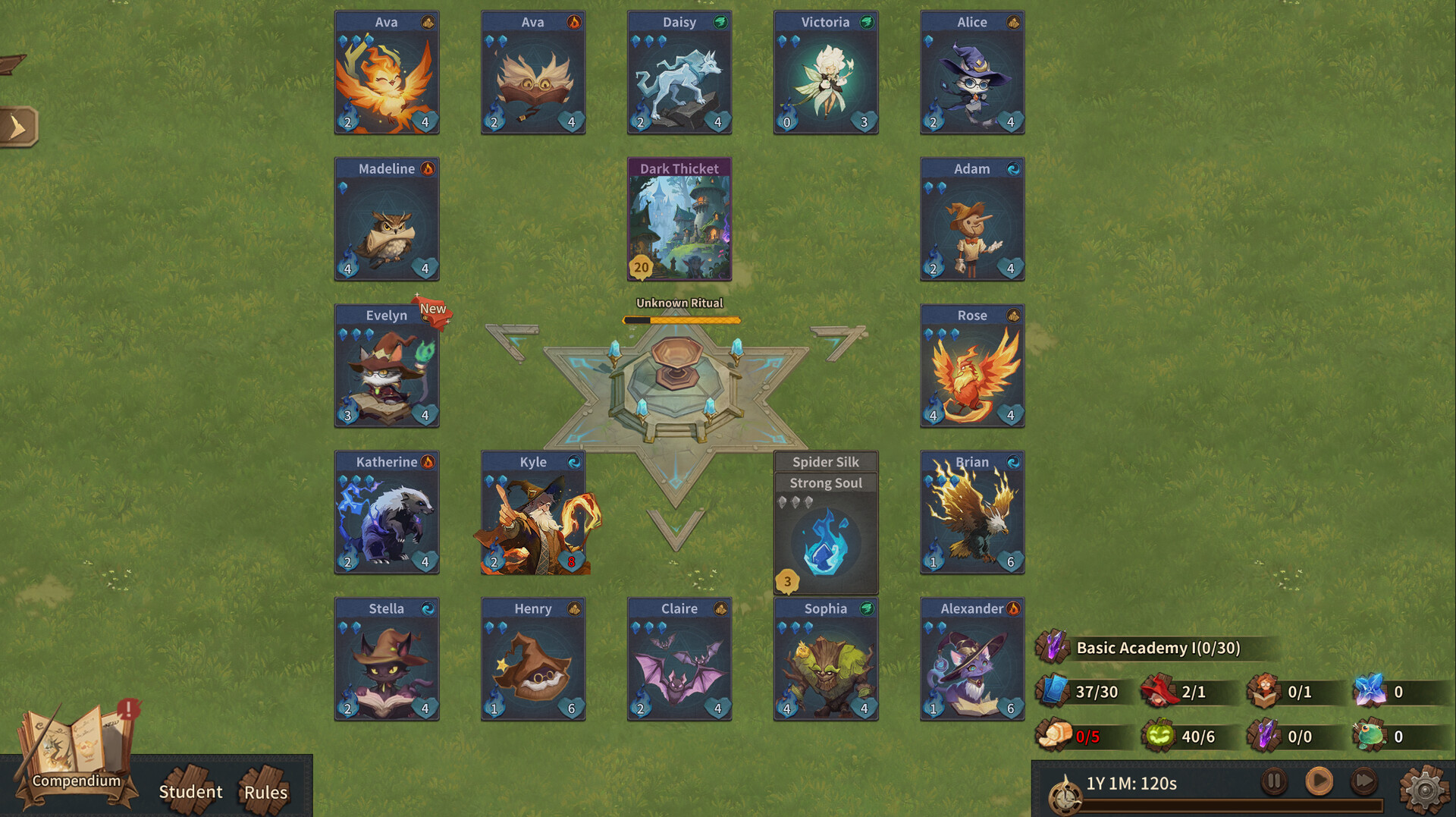The image size is (1456, 817).
Task: Pause the game with the pause button
Action: pyautogui.click(x=1274, y=780)
